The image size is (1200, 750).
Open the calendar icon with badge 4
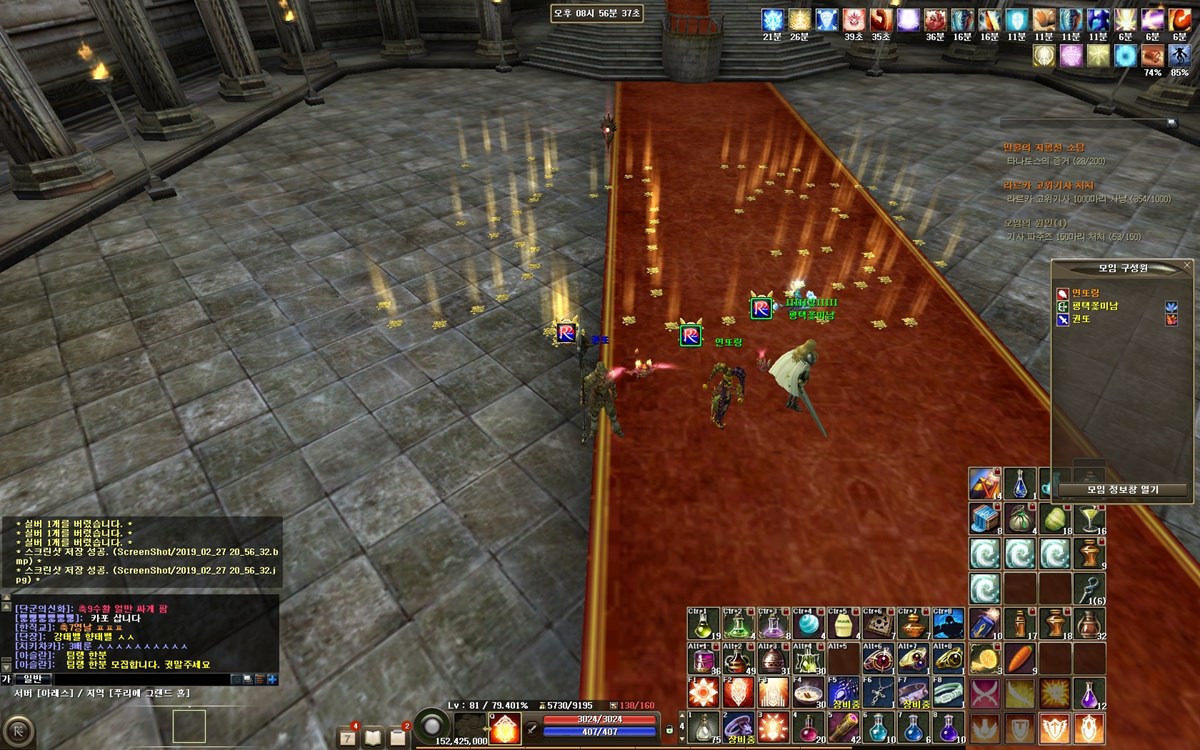coord(348,737)
